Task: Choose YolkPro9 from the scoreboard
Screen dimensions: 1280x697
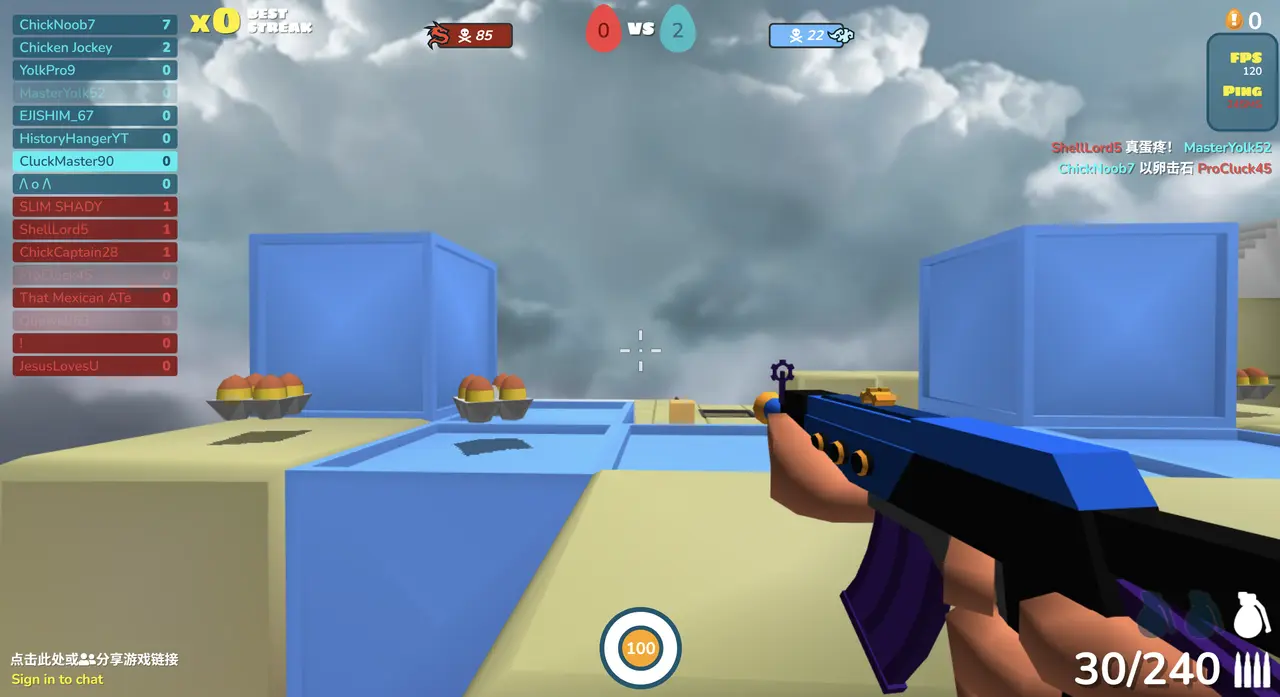Action: [95, 70]
